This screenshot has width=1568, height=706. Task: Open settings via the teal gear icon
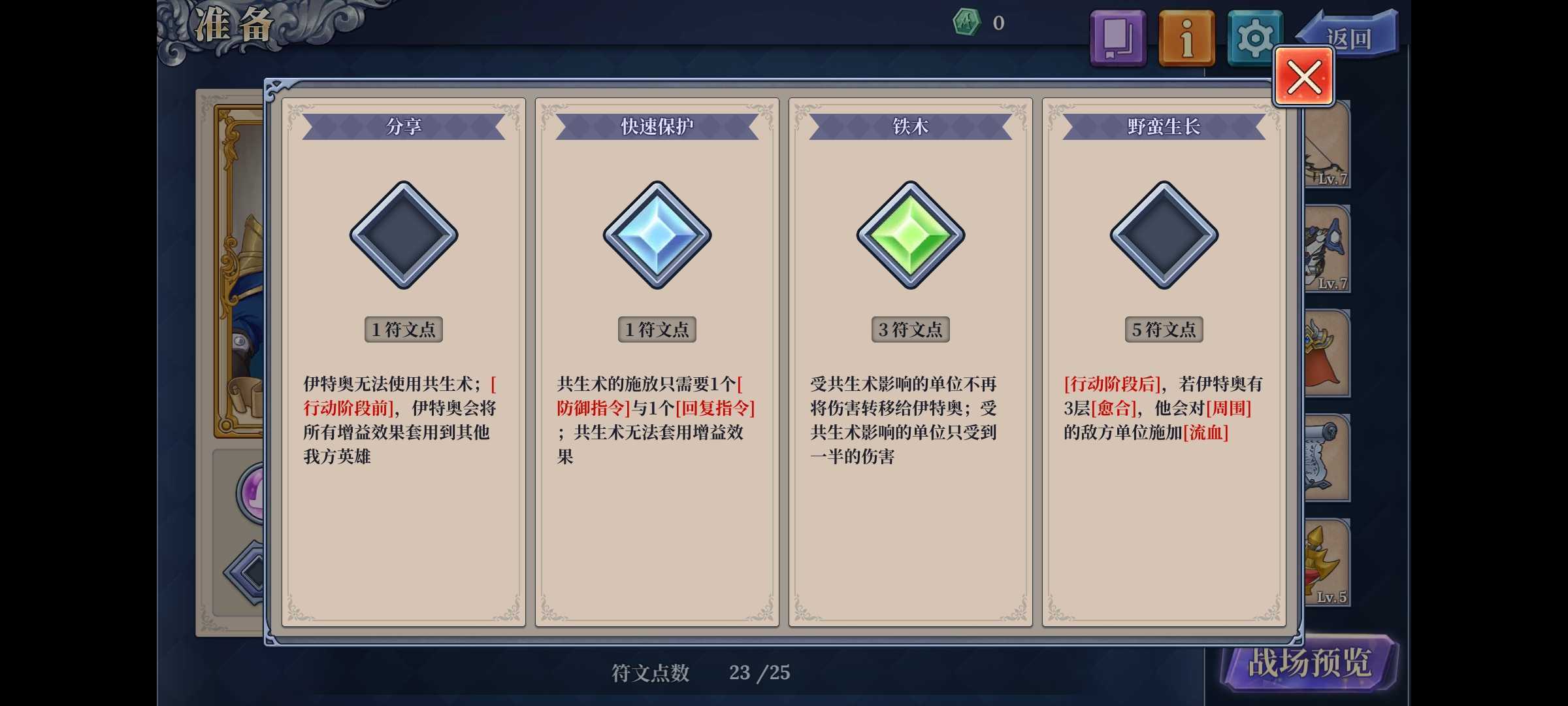coord(1255,37)
